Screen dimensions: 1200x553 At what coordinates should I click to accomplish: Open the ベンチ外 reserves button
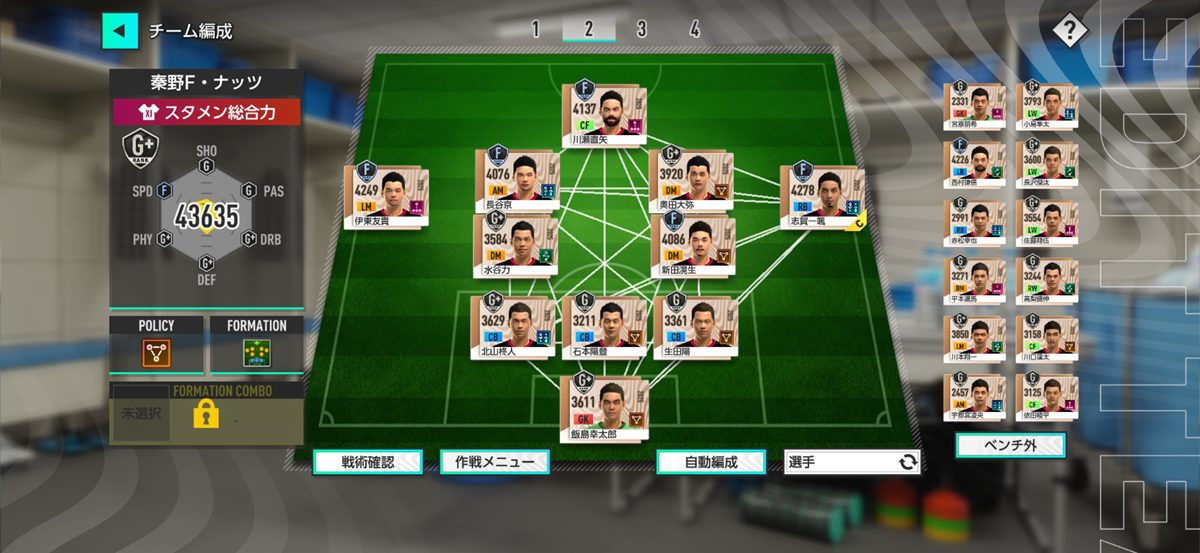click(x=1010, y=444)
